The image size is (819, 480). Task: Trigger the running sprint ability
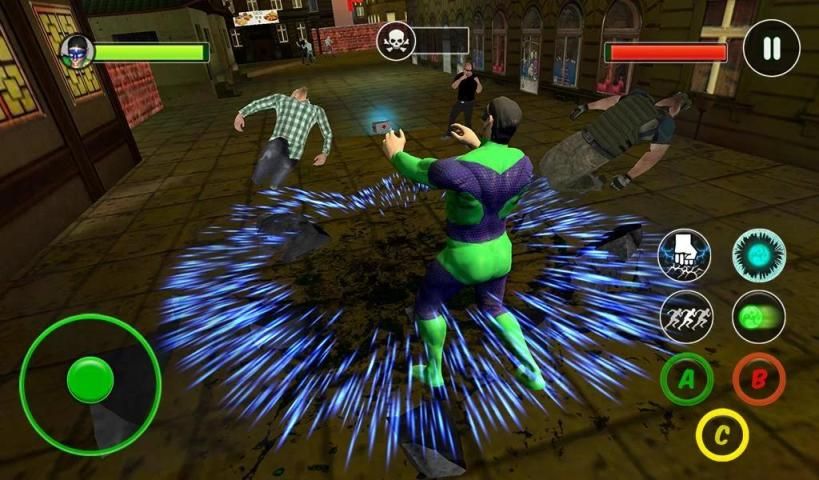687,317
